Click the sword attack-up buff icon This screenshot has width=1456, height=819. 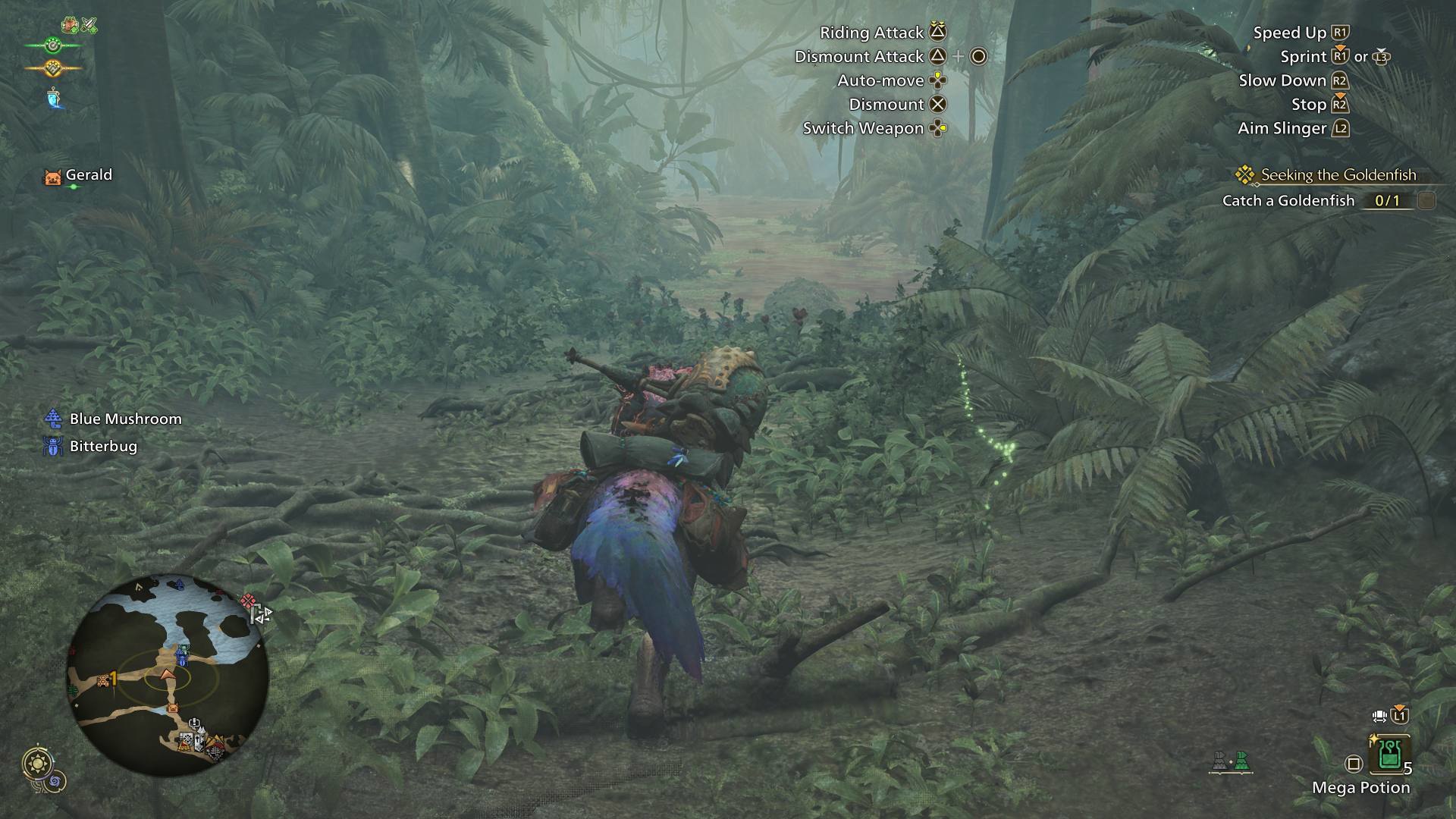coord(89,26)
